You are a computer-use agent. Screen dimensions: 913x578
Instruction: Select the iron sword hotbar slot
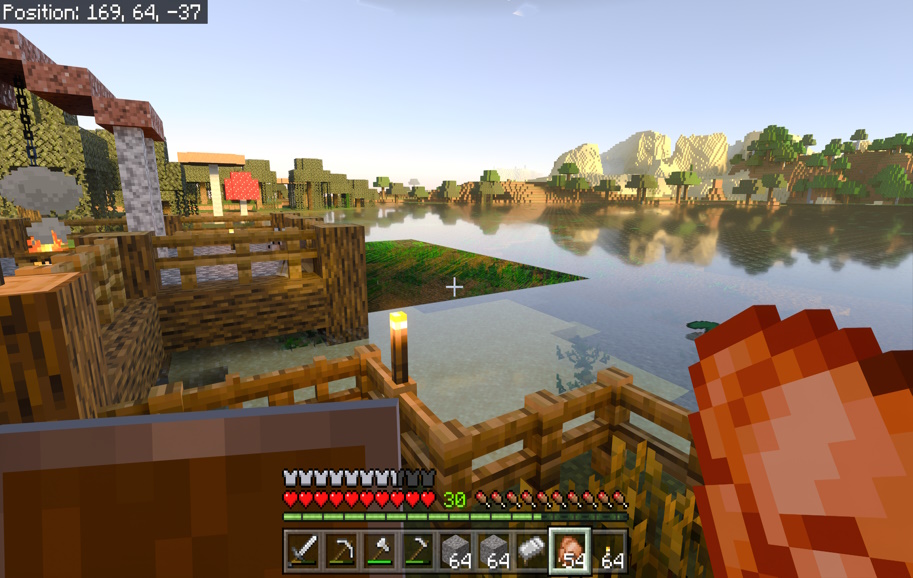tap(303, 549)
